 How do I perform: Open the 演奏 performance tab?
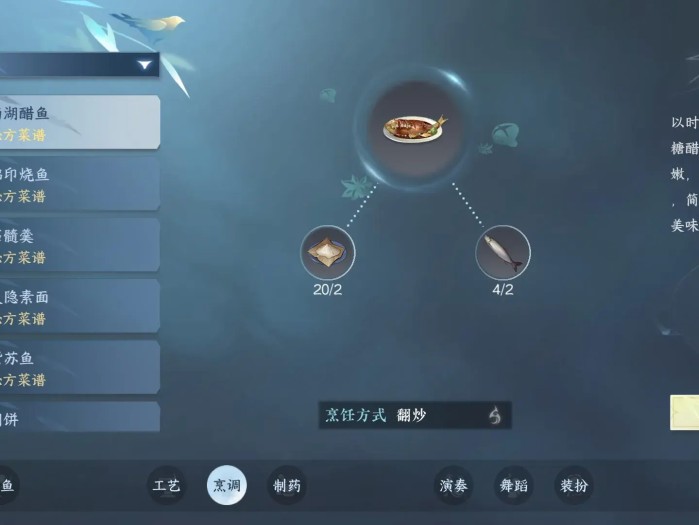tap(454, 486)
